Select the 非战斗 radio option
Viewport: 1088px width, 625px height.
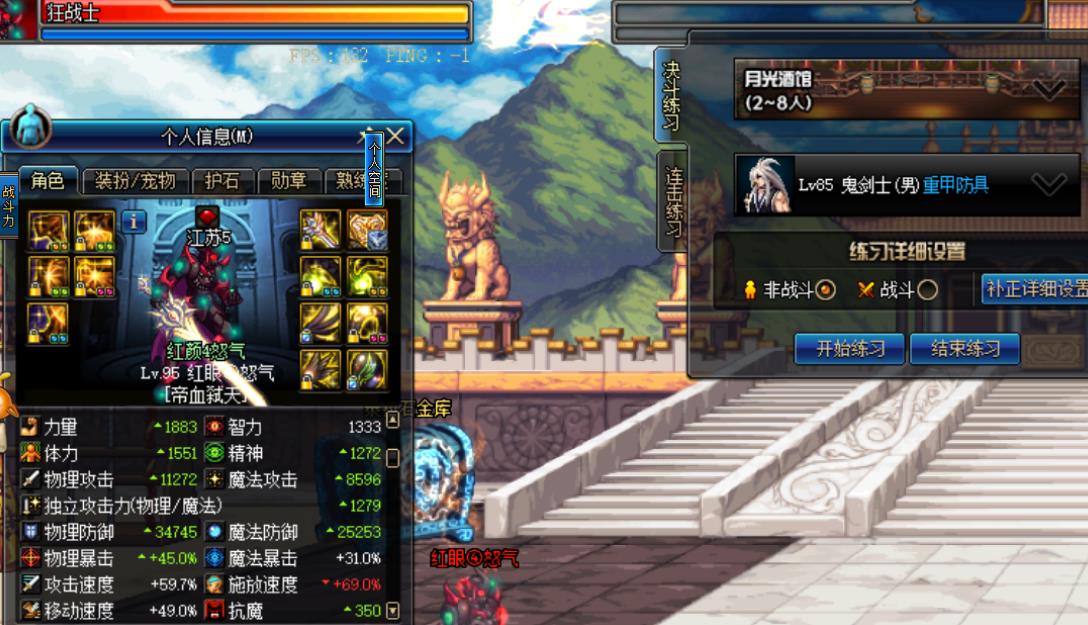pos(826,290)
